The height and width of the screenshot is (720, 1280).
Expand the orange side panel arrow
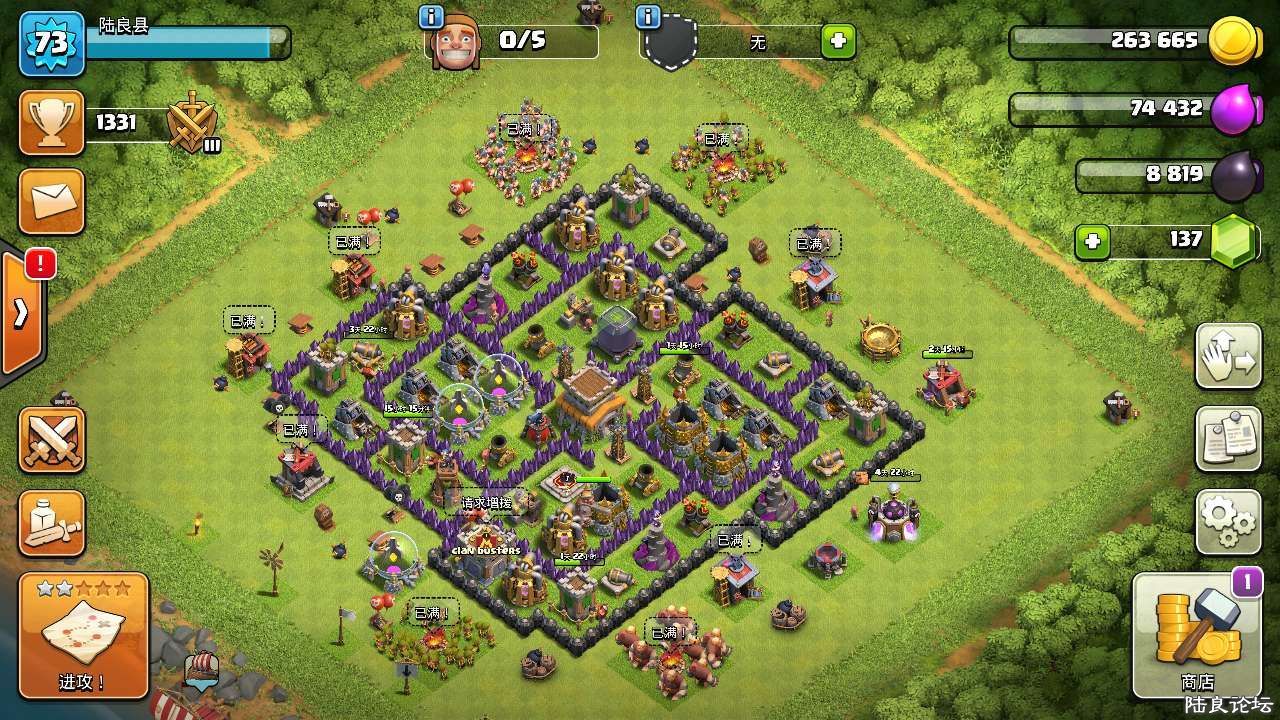coord(22,314)
